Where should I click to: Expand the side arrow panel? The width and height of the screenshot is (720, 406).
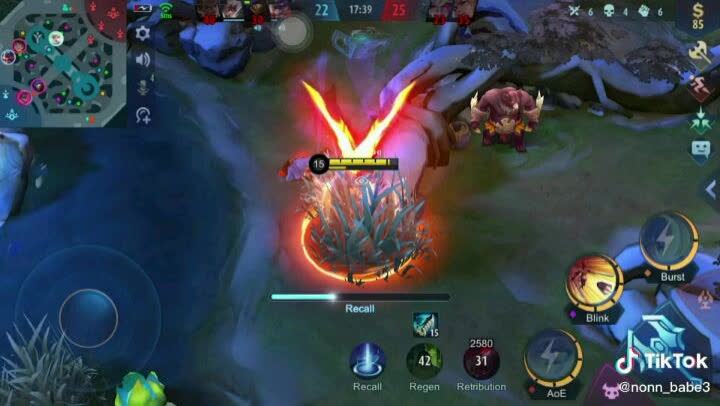click(712, 189)
